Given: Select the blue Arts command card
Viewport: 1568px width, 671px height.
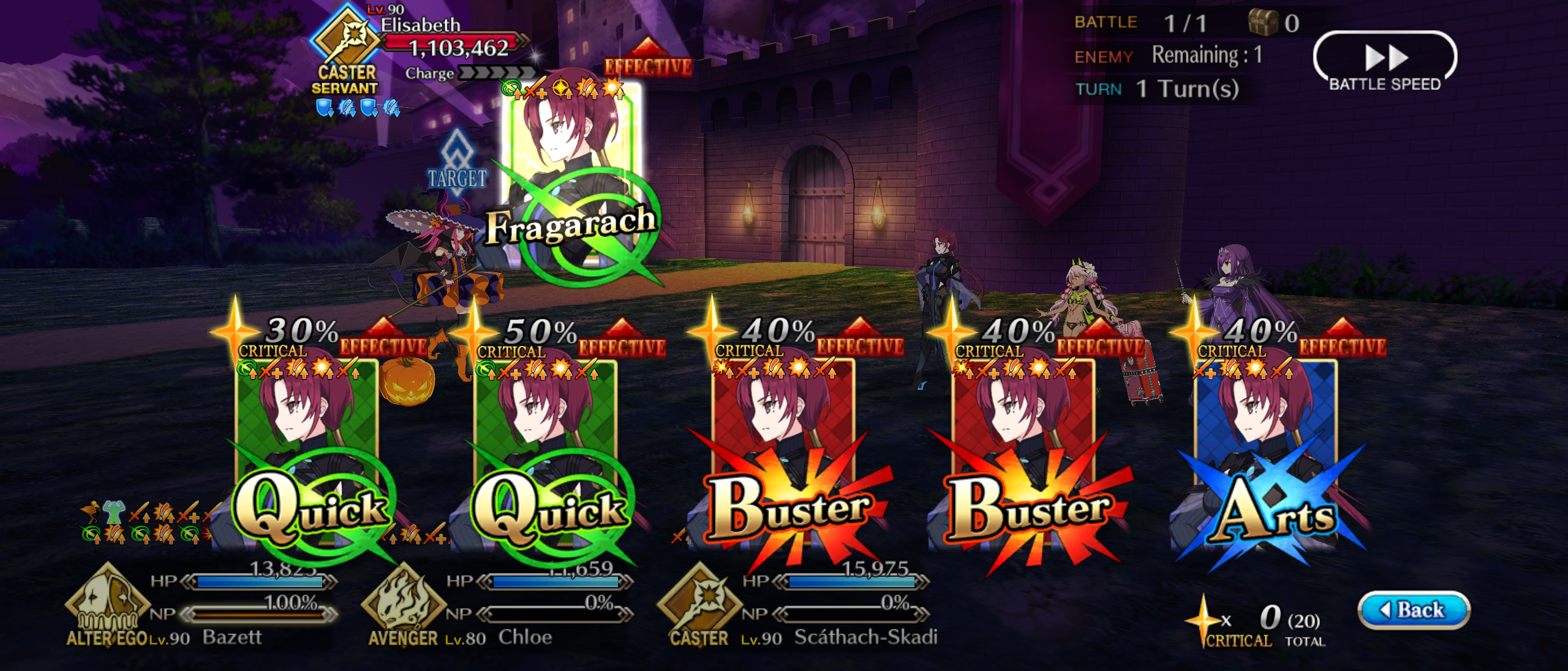Looking at the screenshot, I should 1265,453.
